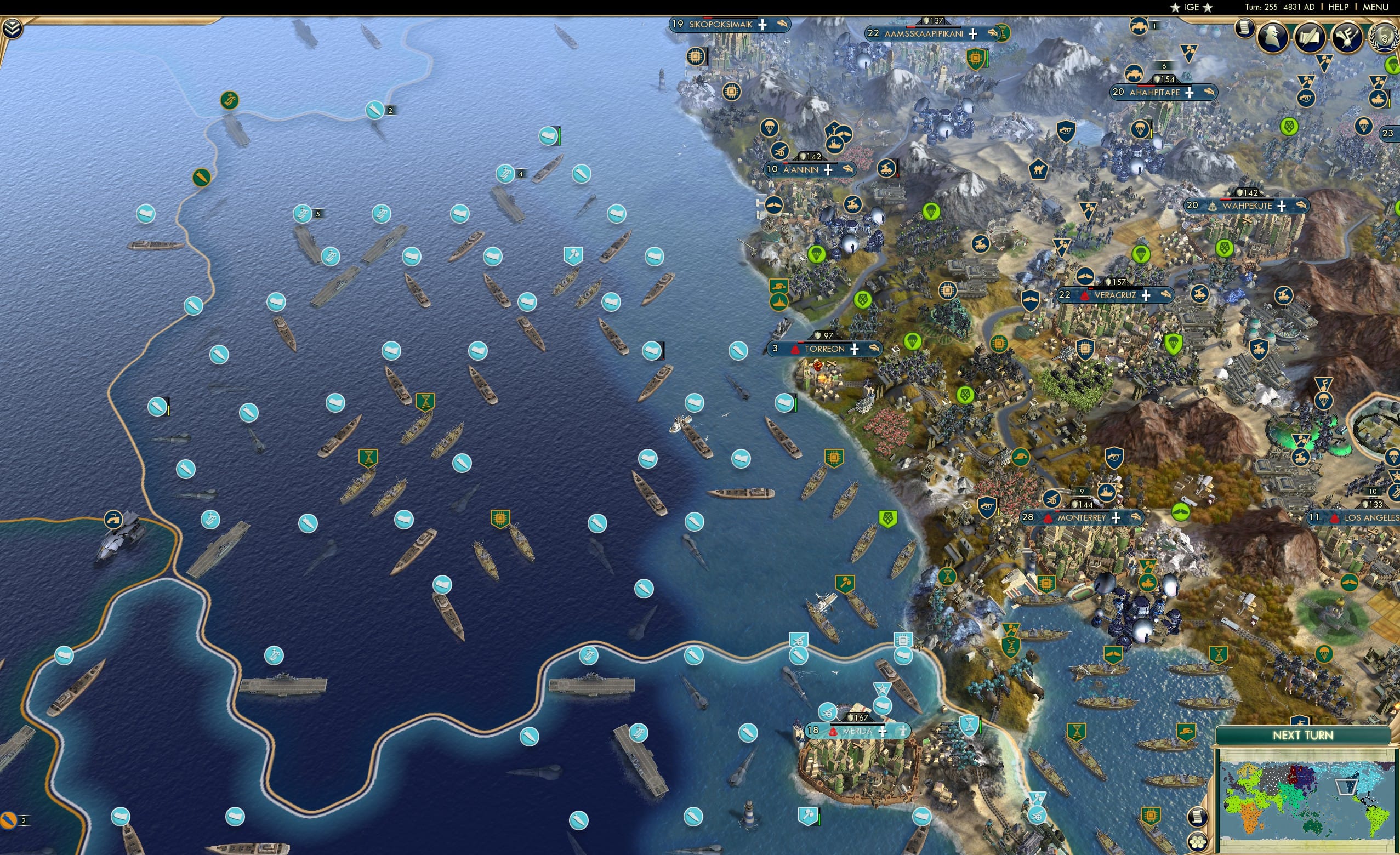1400x855 pixels.
Task: Open the MENU from the top bar
Action: tap(1375, 7)
